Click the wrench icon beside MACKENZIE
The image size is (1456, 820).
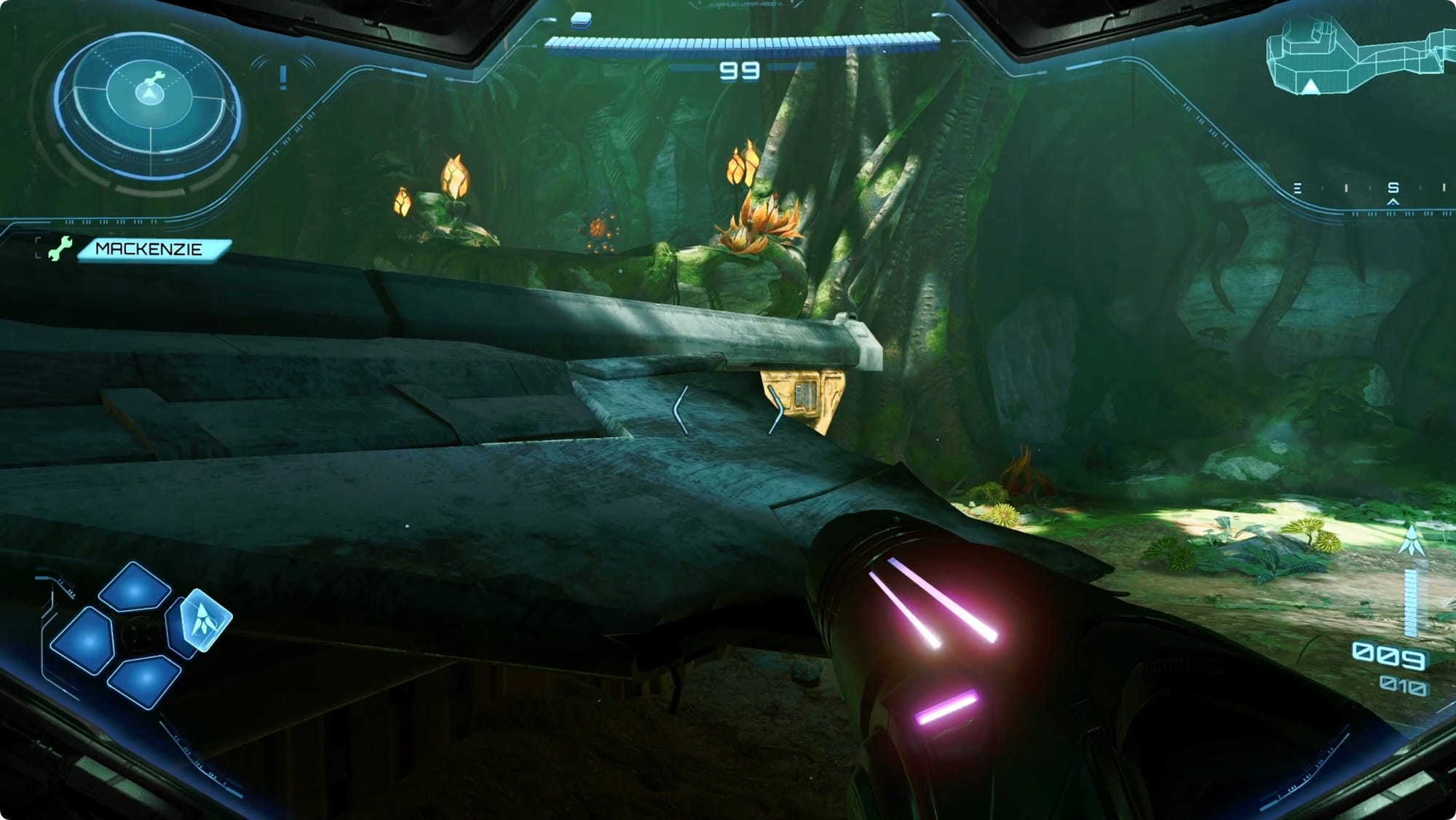[x=59, y=249]
